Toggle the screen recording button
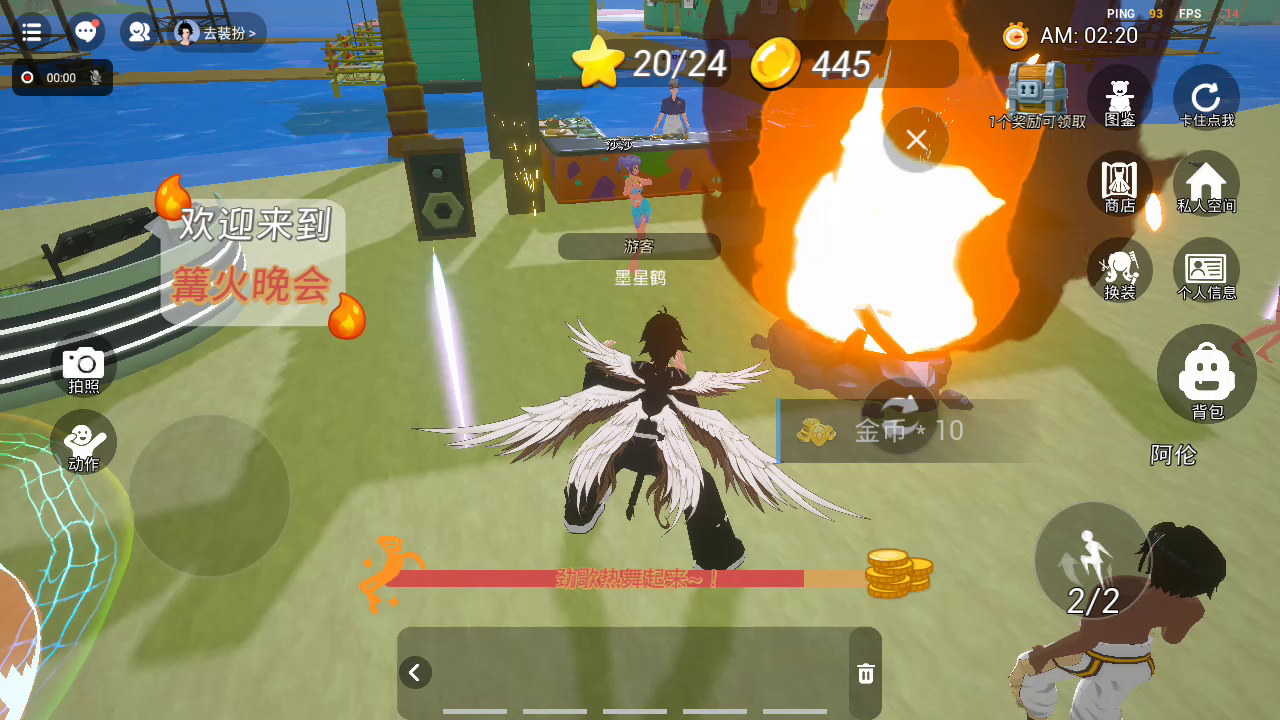 (x=28, y=77)
